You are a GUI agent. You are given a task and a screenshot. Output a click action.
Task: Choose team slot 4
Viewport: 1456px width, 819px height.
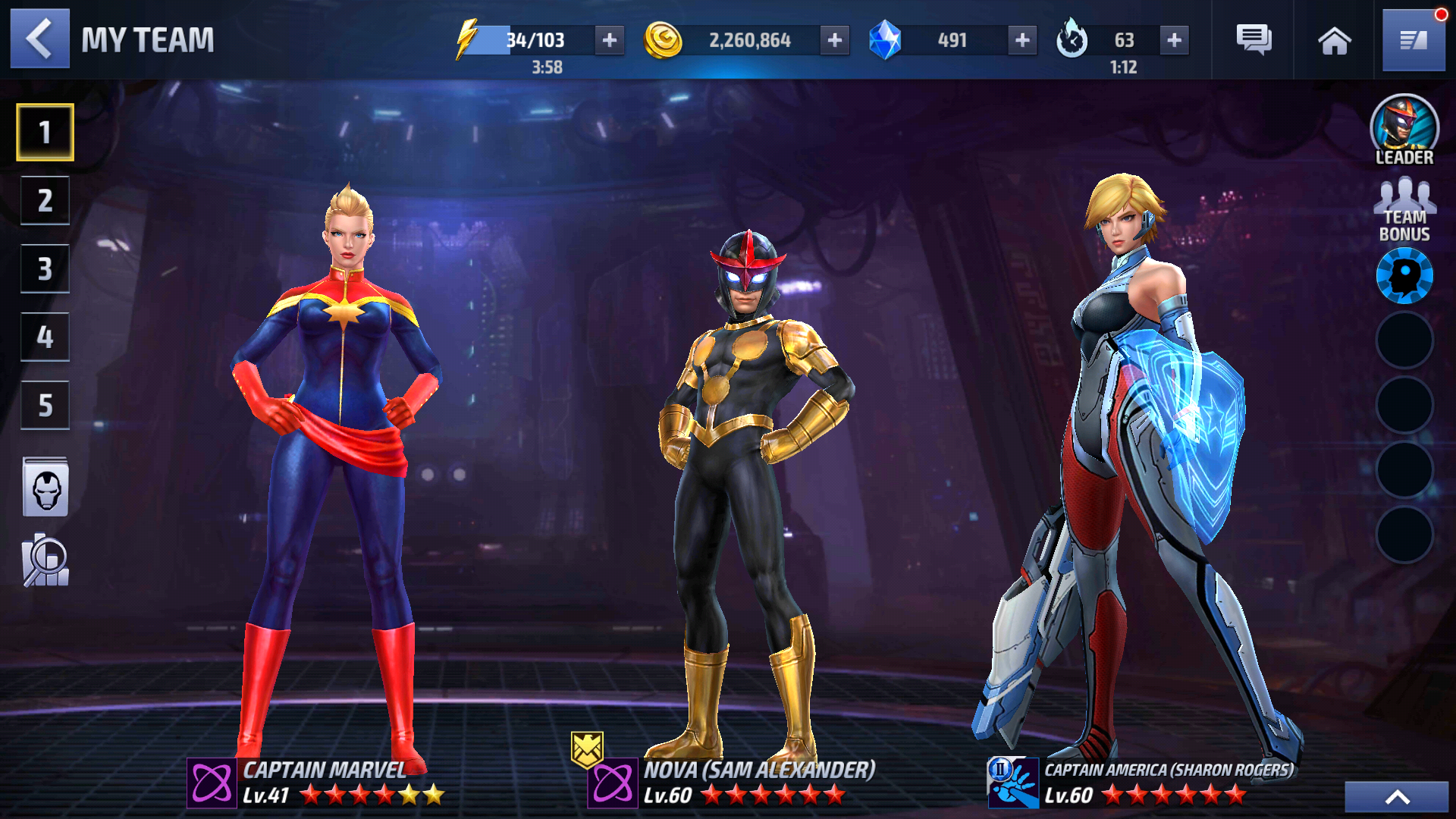(45, 337)
